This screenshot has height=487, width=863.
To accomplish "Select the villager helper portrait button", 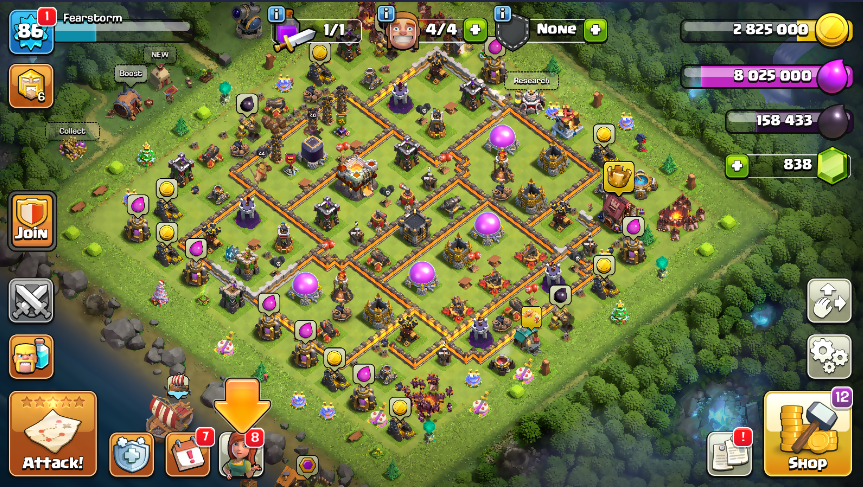I will [239, 454].
